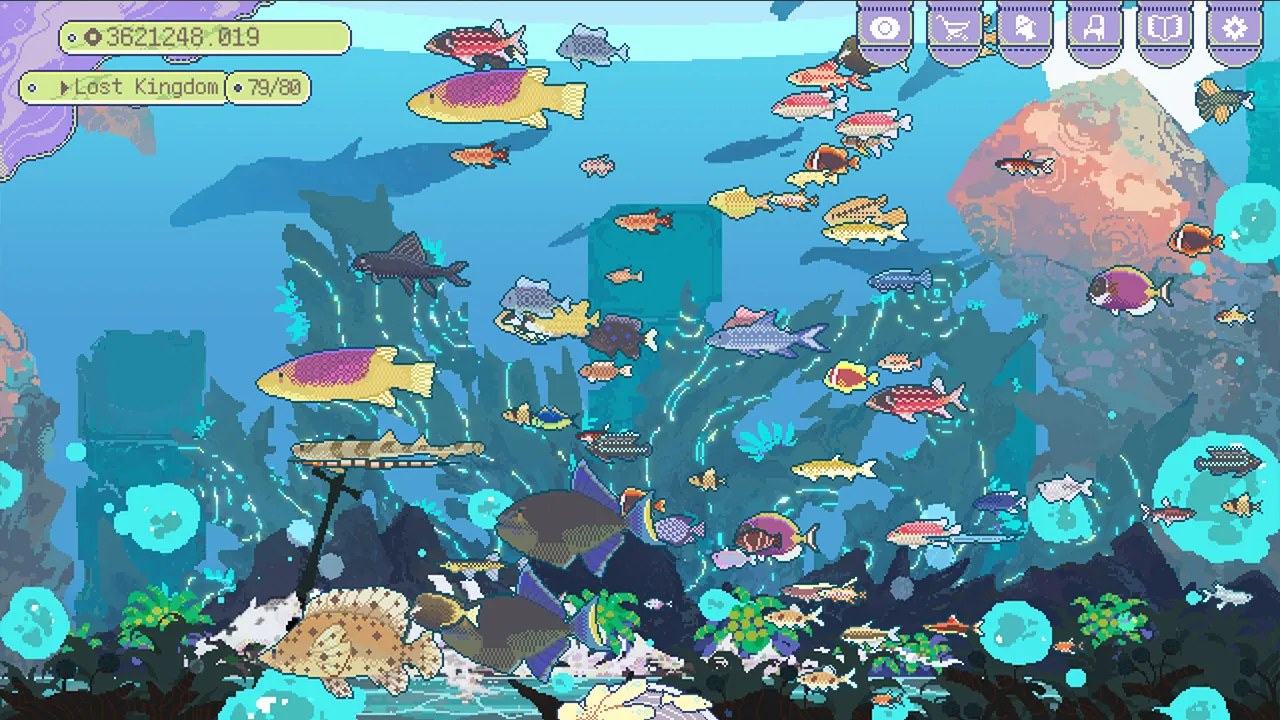Click the 79/80 fish capacity counter
Image resolution: width=1280 pixels, height=720 pixels.
[x=270, y=88]
